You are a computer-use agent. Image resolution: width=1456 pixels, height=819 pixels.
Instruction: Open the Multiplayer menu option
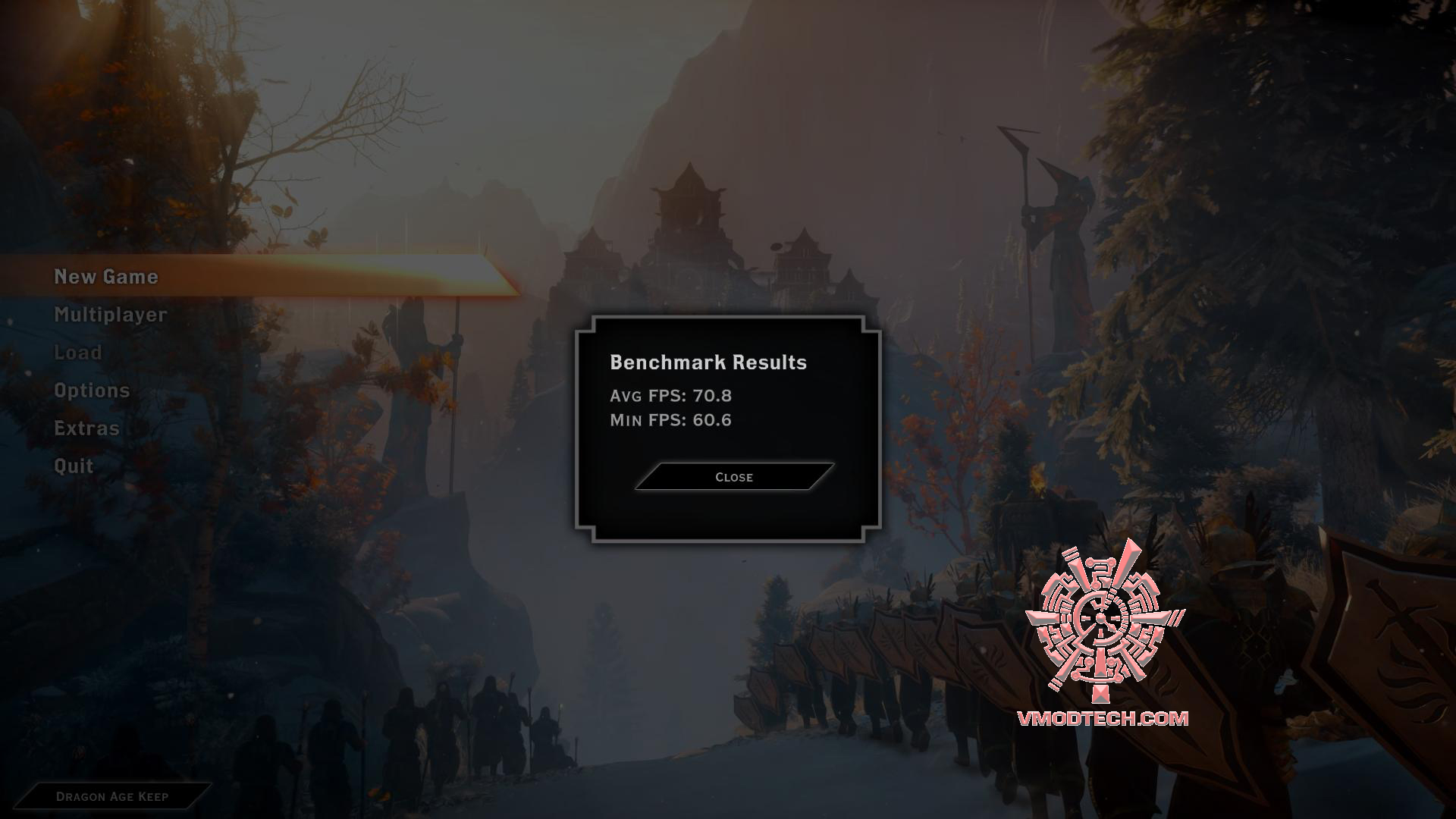(110, 315)
